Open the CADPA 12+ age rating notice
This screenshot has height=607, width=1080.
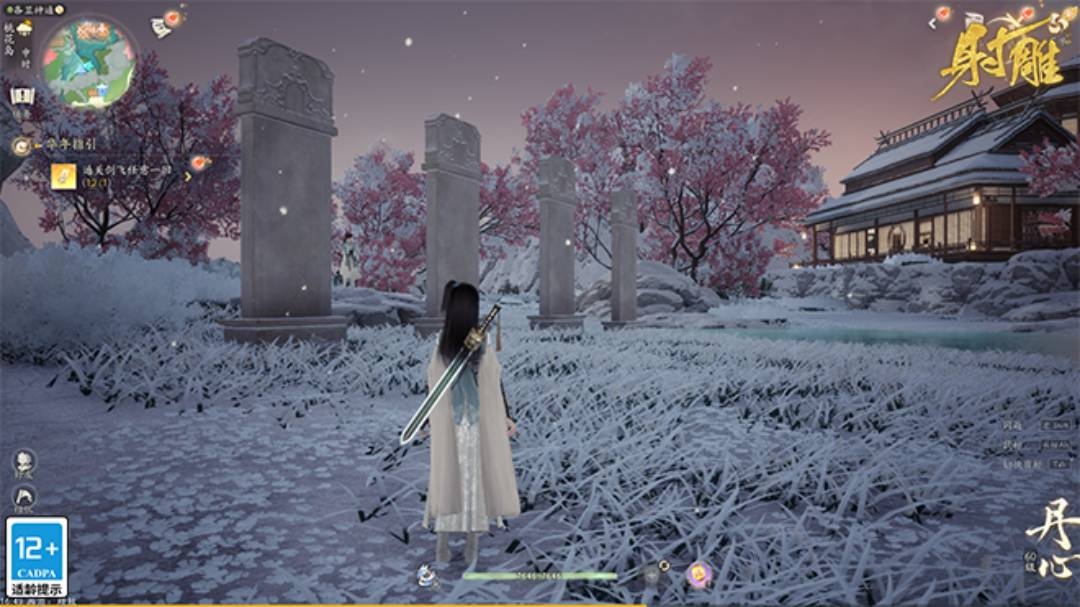(37, 557)
